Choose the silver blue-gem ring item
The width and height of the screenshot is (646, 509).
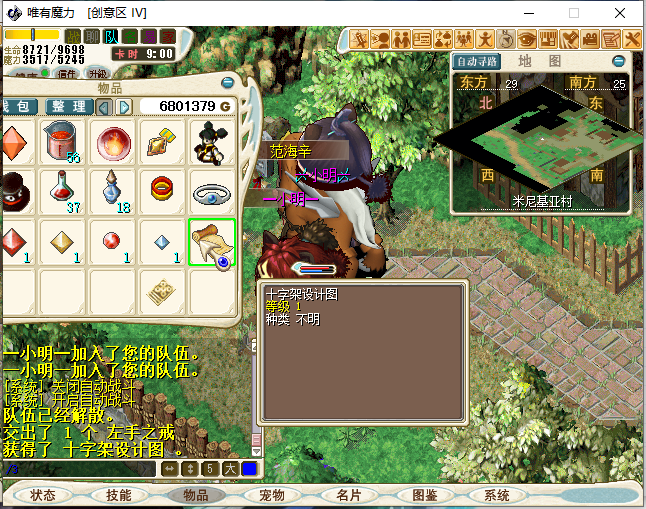(212, 191)
